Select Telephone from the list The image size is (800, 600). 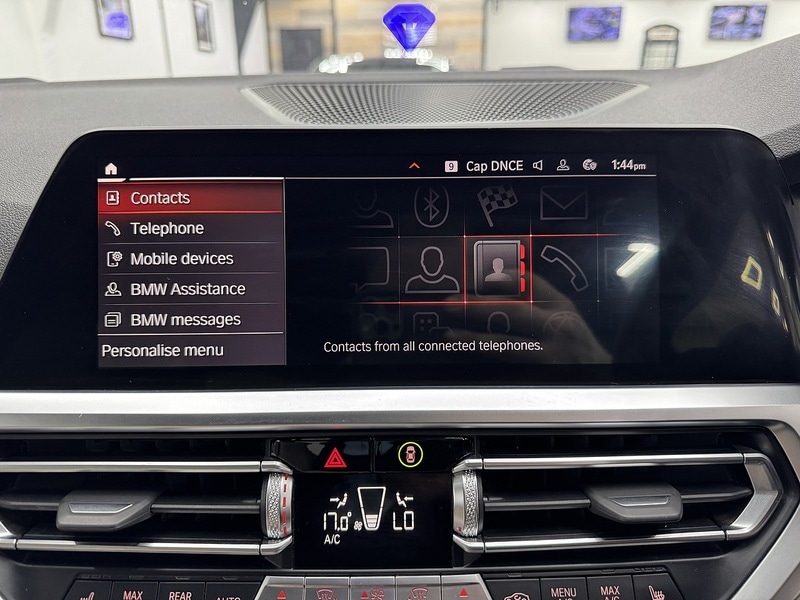coord(190,228)
